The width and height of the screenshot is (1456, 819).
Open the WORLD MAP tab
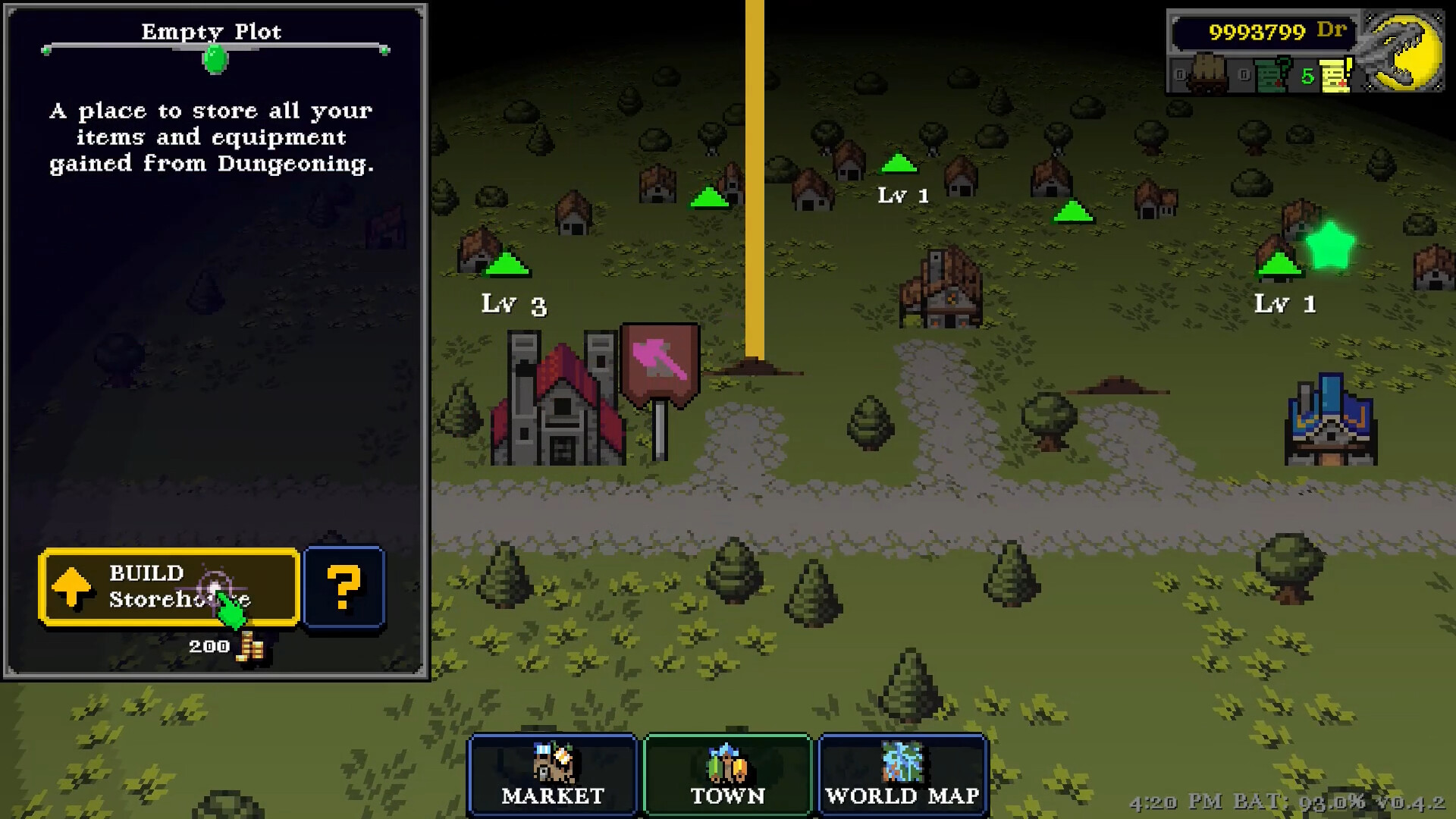pyautogui.click(x=902, y=775)
